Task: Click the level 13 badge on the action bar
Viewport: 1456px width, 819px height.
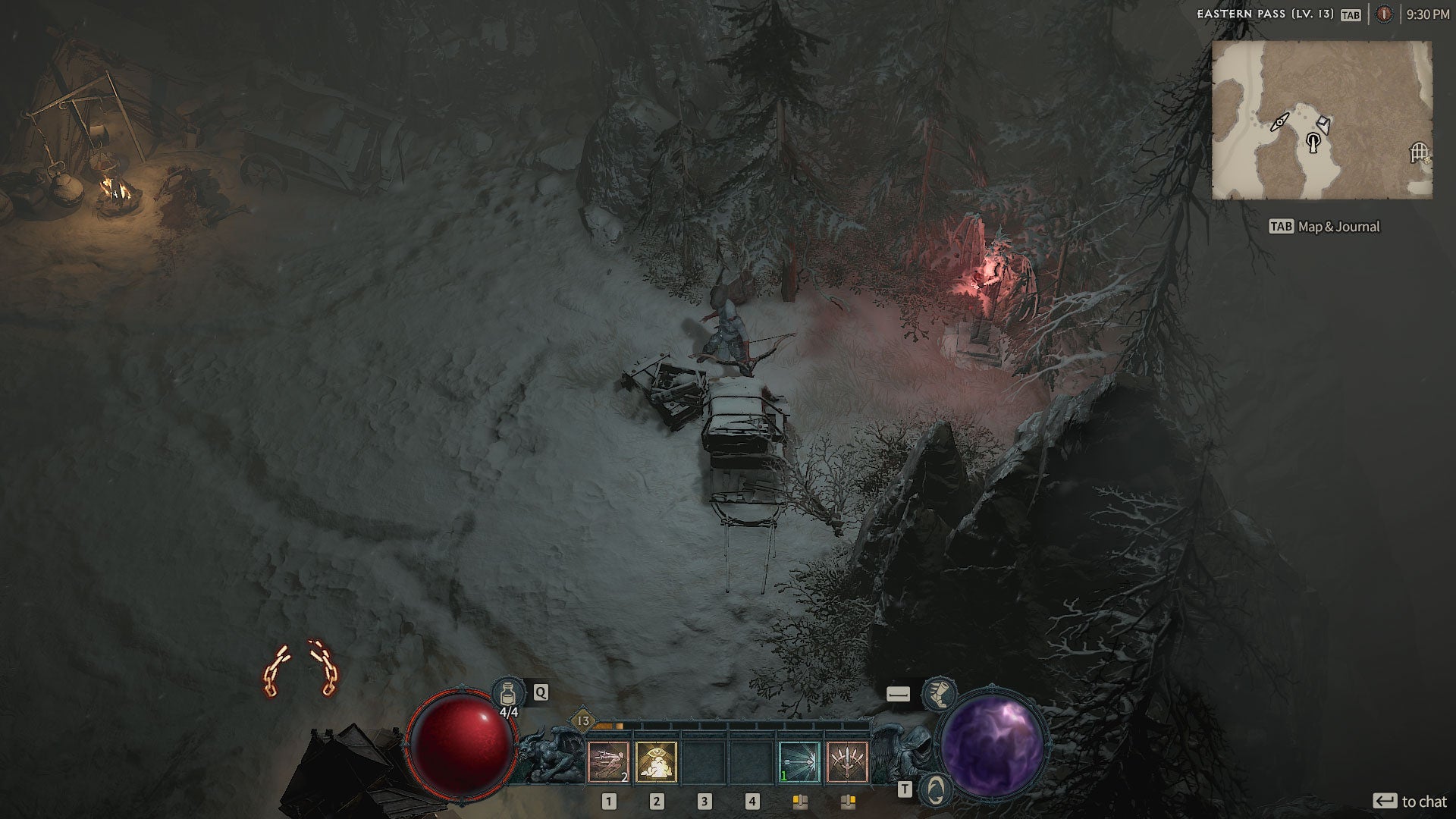Action: (583, 720)
